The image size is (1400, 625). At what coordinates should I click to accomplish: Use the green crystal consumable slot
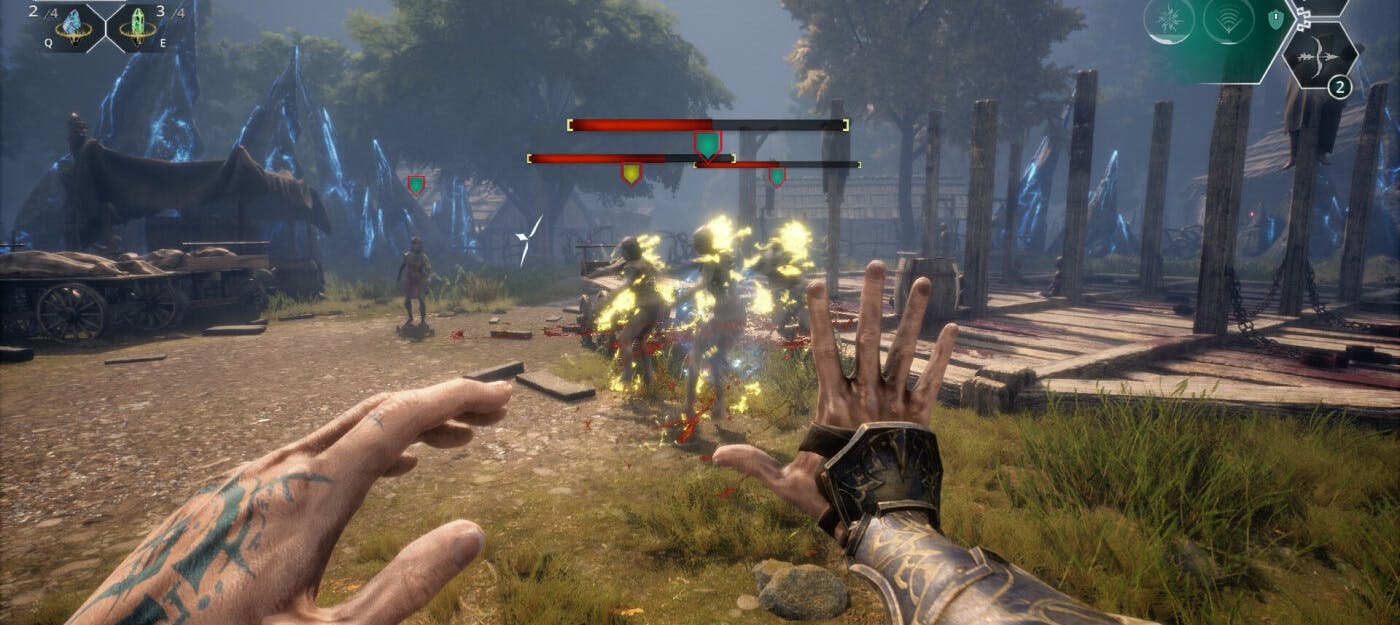click(x=134, y=26)
